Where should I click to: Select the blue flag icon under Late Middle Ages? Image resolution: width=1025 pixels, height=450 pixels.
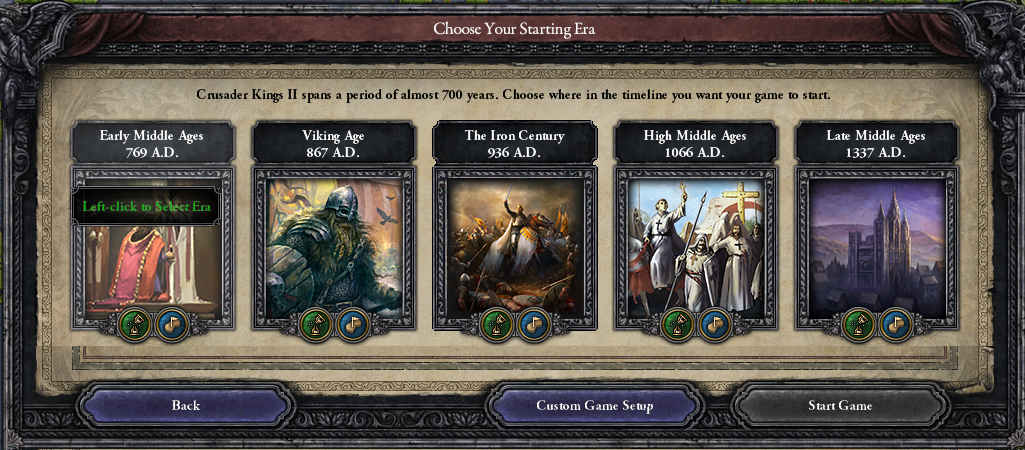[895, 324]
